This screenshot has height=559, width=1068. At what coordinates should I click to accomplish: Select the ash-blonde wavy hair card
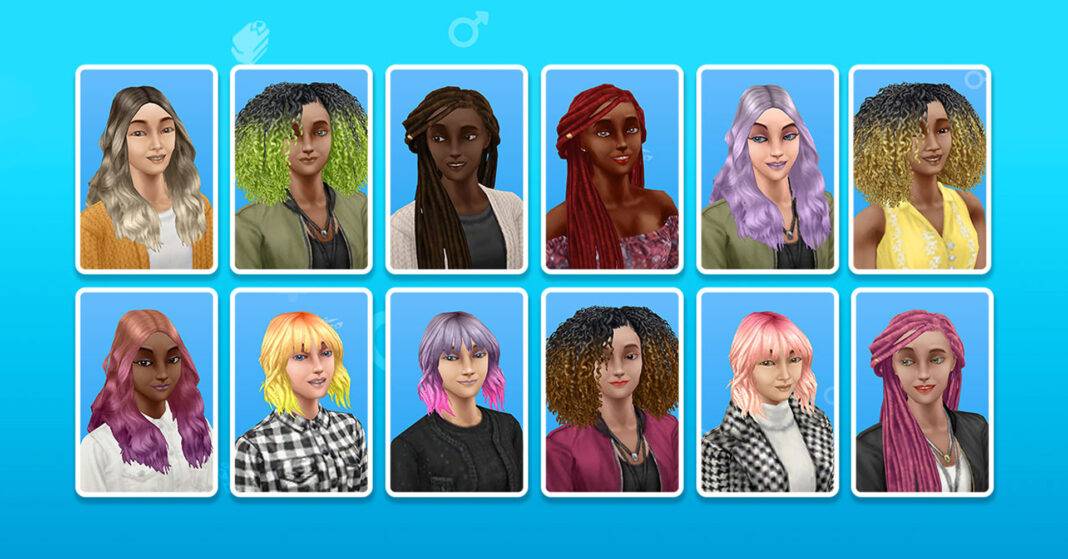click(x=146, y=169)
